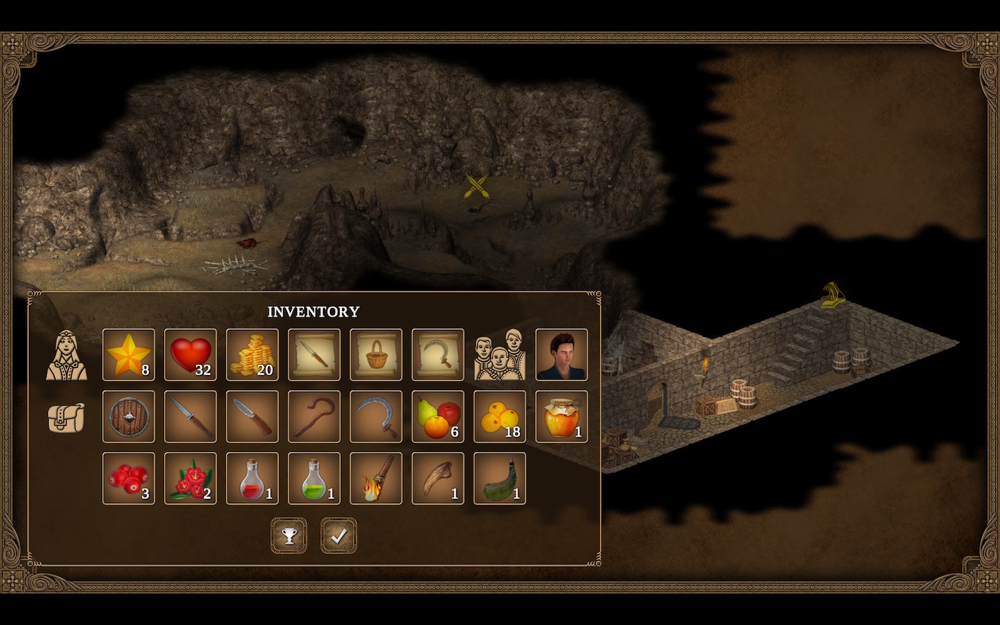Click the red heart health slot
The height and width of the screenshot is (625, 1000).
click(x=191, y=355)
